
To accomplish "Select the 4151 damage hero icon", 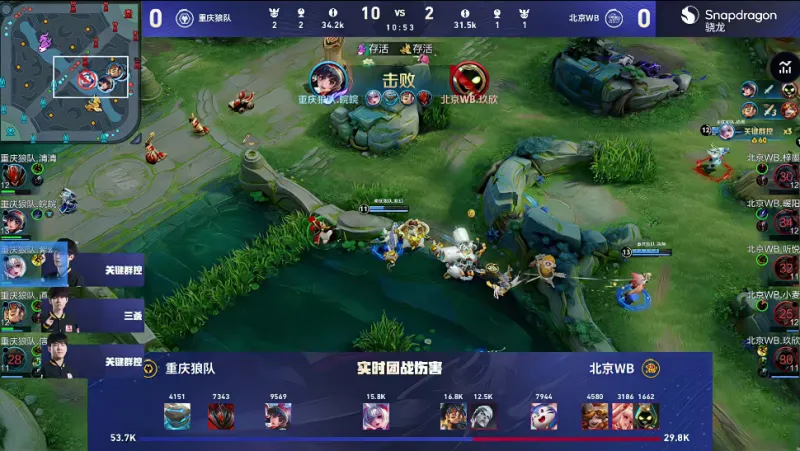I will pos(177,416).
